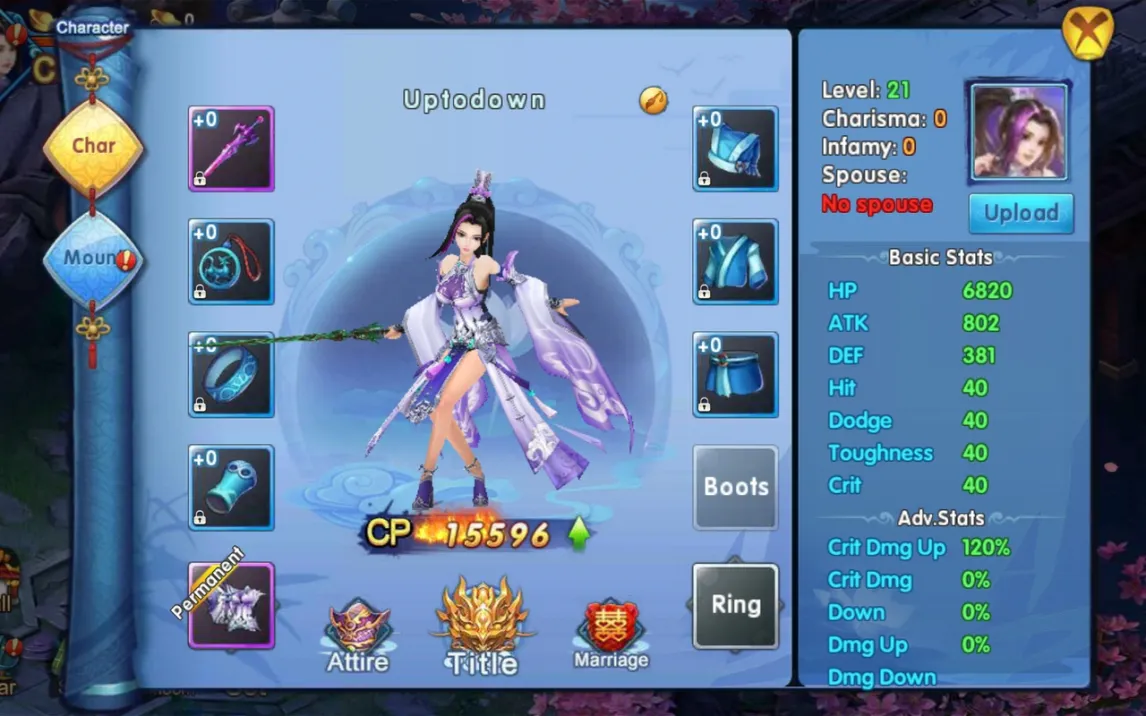
Task: Open the Attire menu
Action: click(x=358, y=635)
